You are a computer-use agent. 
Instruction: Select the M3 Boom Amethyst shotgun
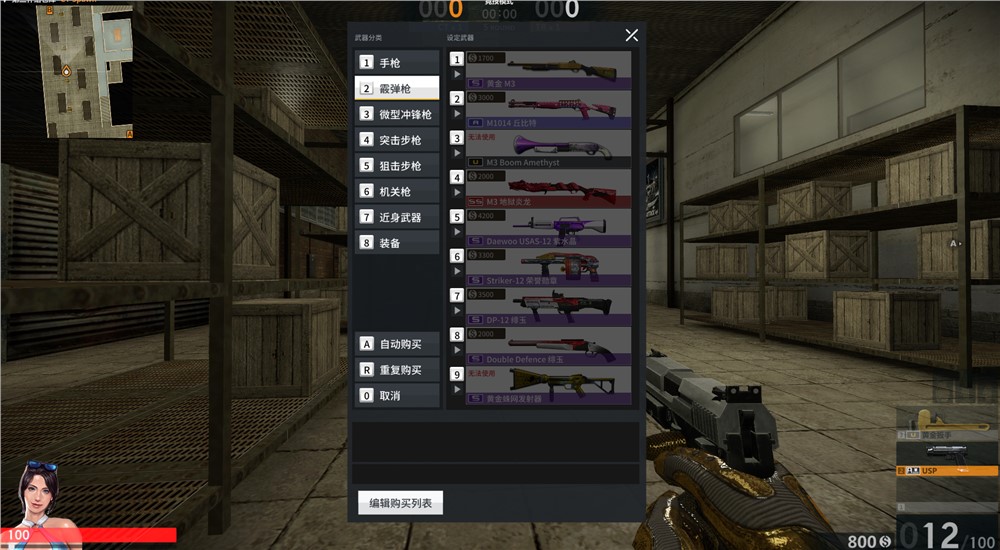pyautogui.click(x=548, y=149)
